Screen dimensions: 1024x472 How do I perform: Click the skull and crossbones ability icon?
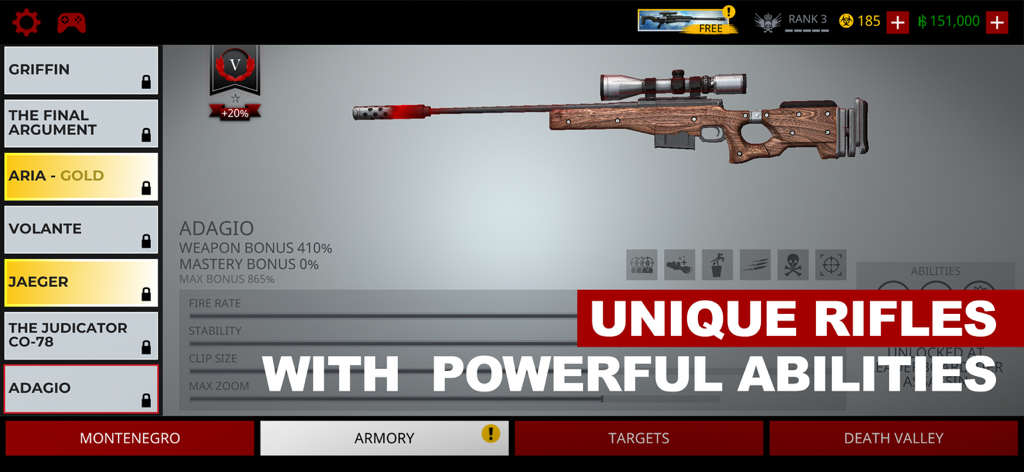[793, 264]
